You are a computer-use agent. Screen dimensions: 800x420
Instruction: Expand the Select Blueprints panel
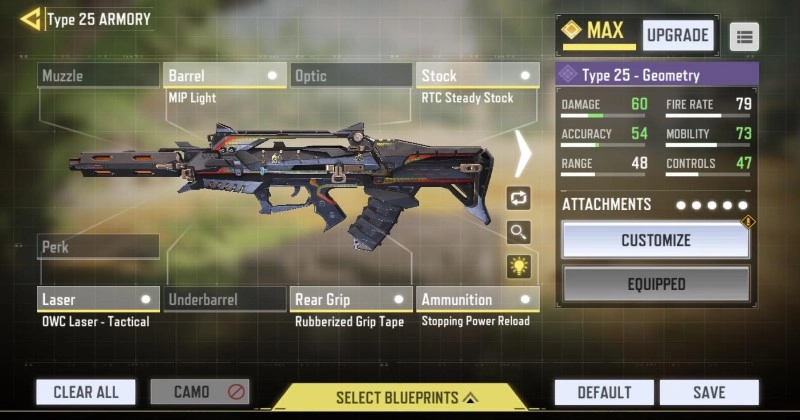[x=399, y=397]
